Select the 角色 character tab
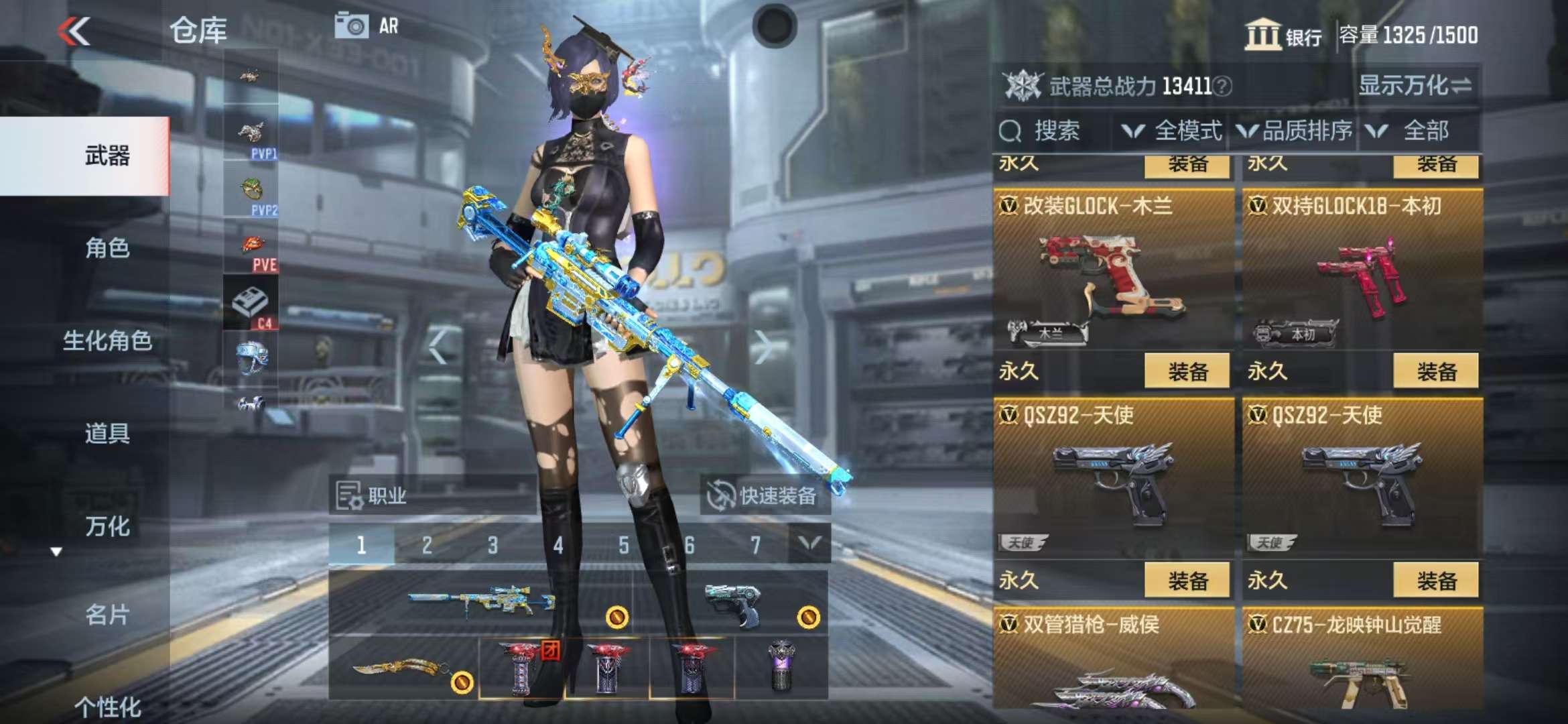Image resolution: width=1568 pixels, height=724 pixels. pos(107,248)
